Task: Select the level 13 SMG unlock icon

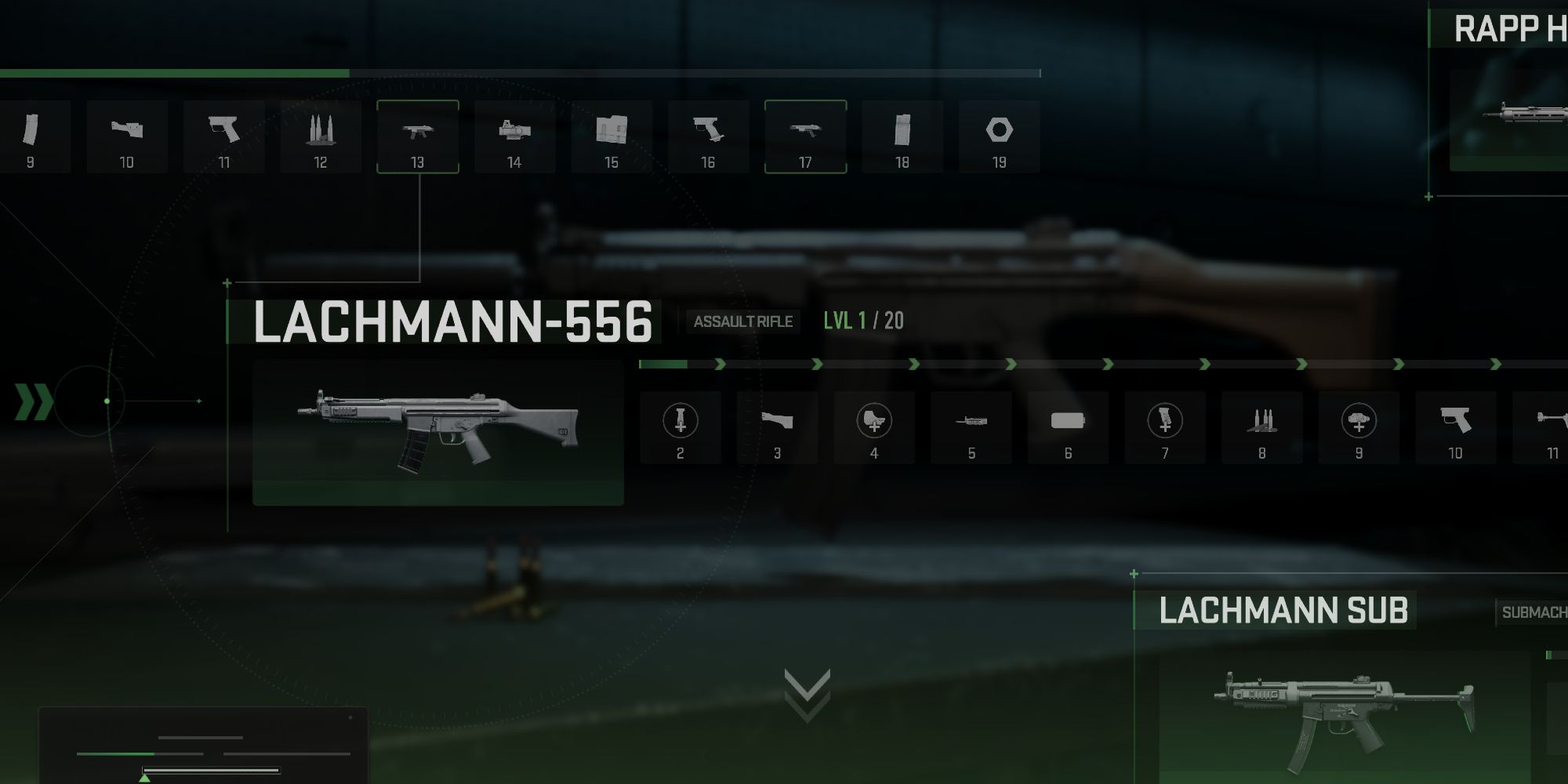Action: tap(418, 136)
